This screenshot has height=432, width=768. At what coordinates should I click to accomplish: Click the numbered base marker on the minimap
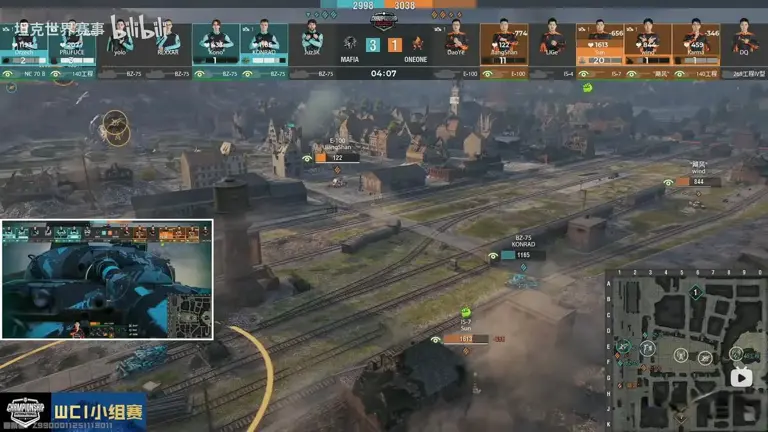tap(695, 292)
